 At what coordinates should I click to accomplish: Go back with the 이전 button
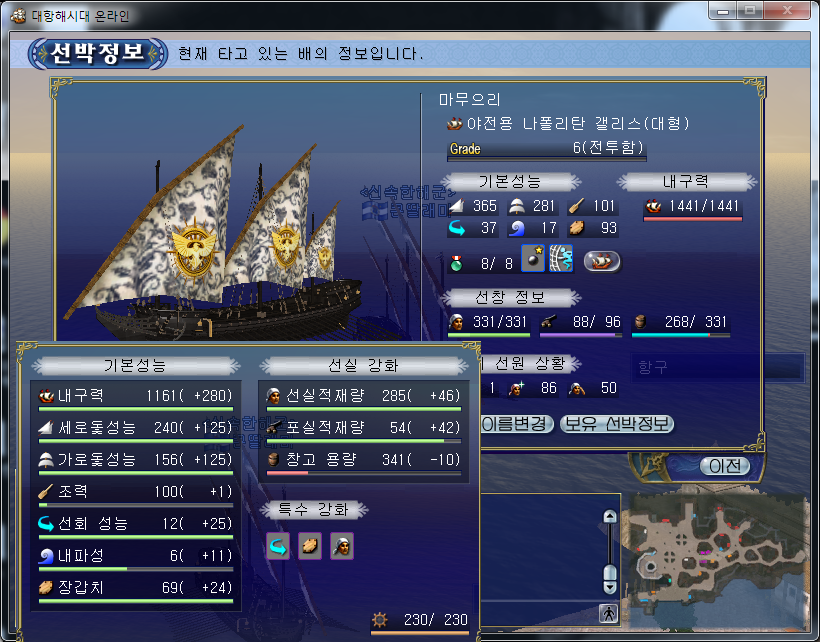click(724, 466)
